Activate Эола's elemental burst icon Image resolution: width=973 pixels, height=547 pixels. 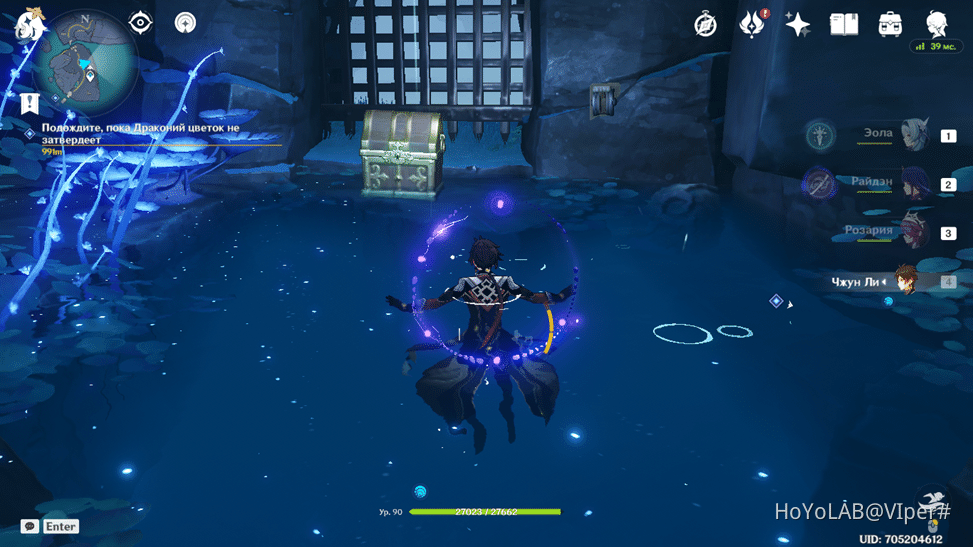[821, 134]
